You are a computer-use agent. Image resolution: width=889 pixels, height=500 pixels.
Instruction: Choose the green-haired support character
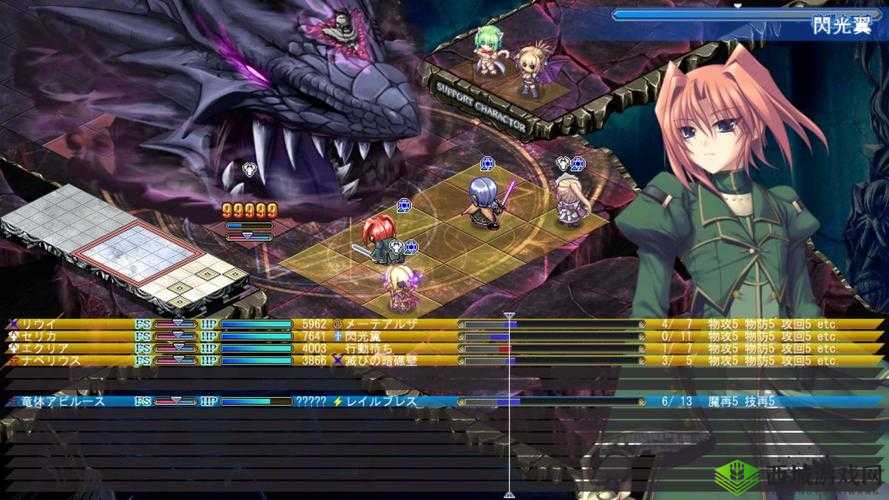point(488,50)
